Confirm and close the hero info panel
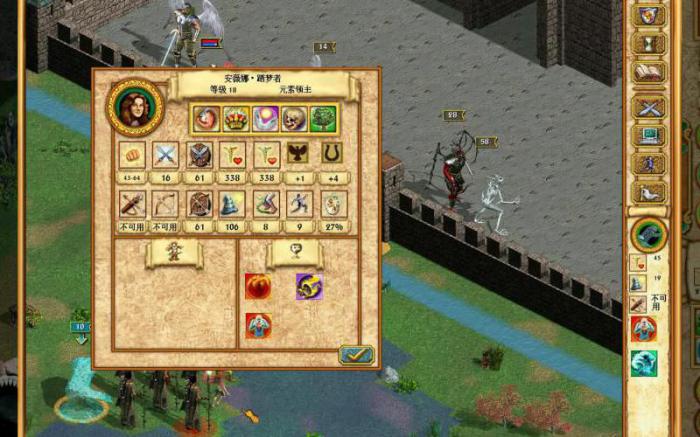 (355, 354)
